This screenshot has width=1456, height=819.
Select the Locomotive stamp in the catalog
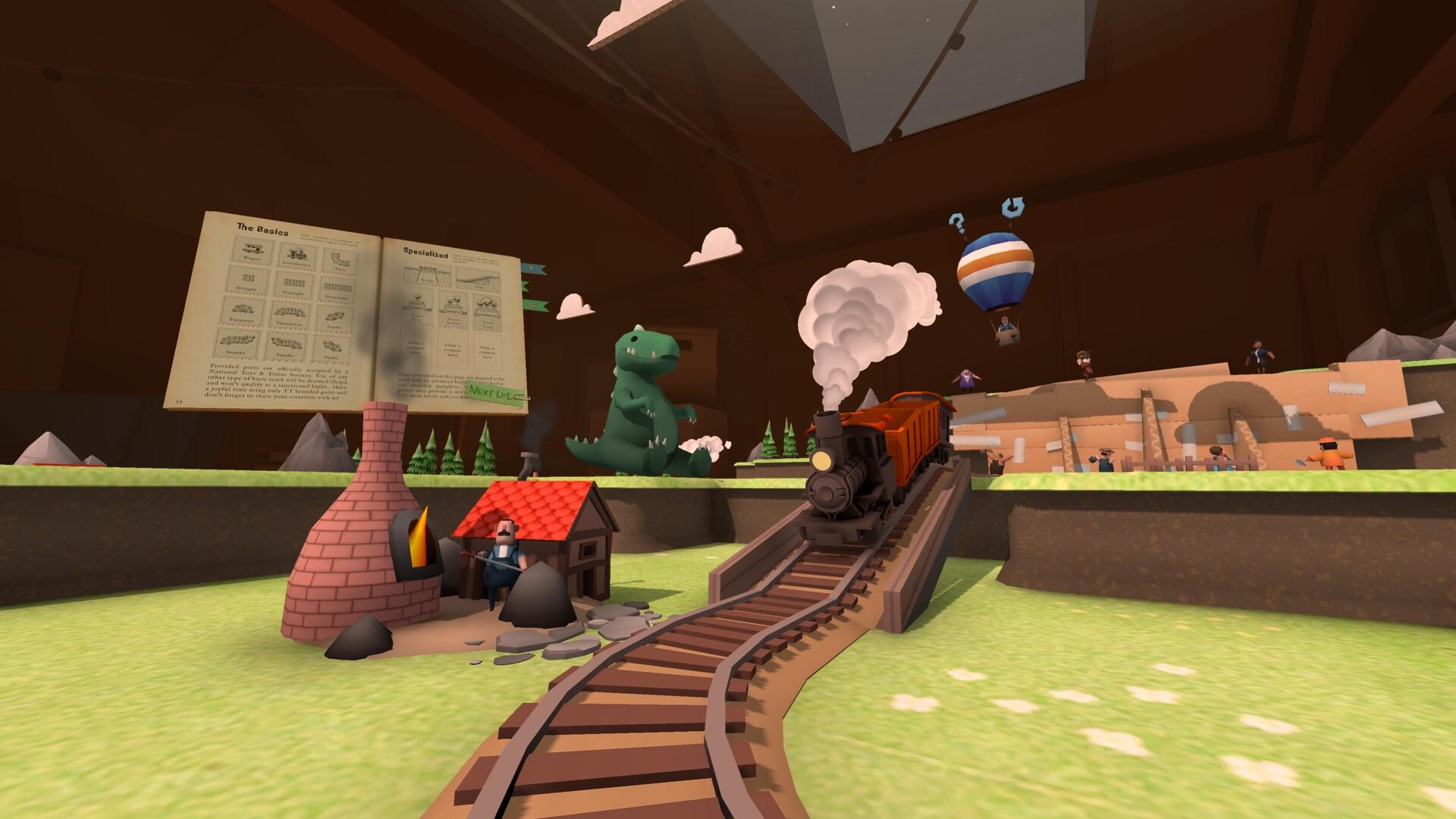pyautogui.click(x=297, y=253)
